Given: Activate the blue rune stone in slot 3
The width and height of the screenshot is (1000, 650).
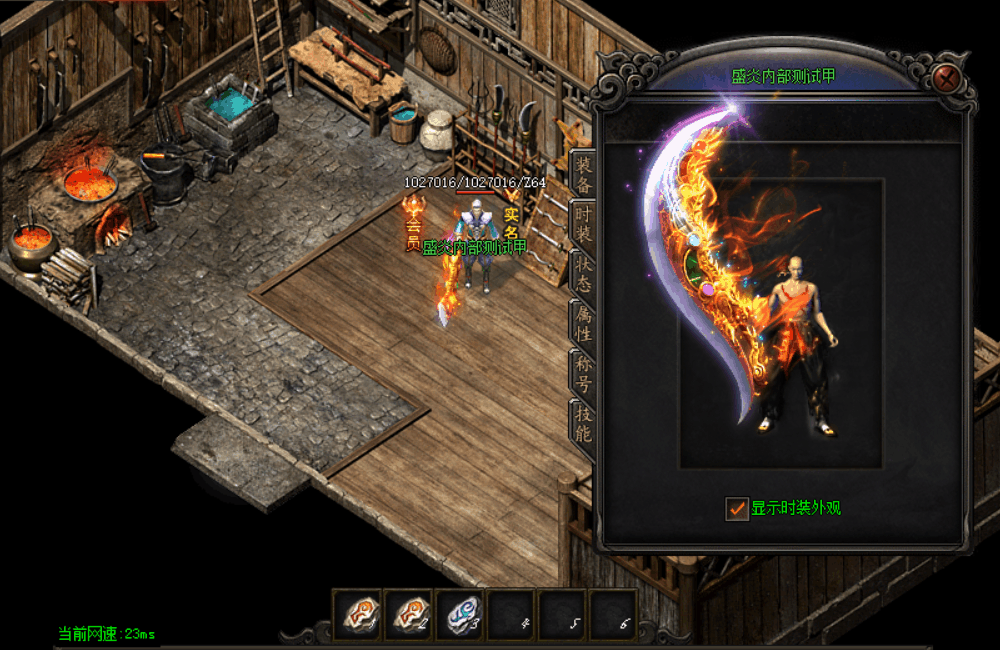Looking at the screenshot, I should [x=460, y=613].
